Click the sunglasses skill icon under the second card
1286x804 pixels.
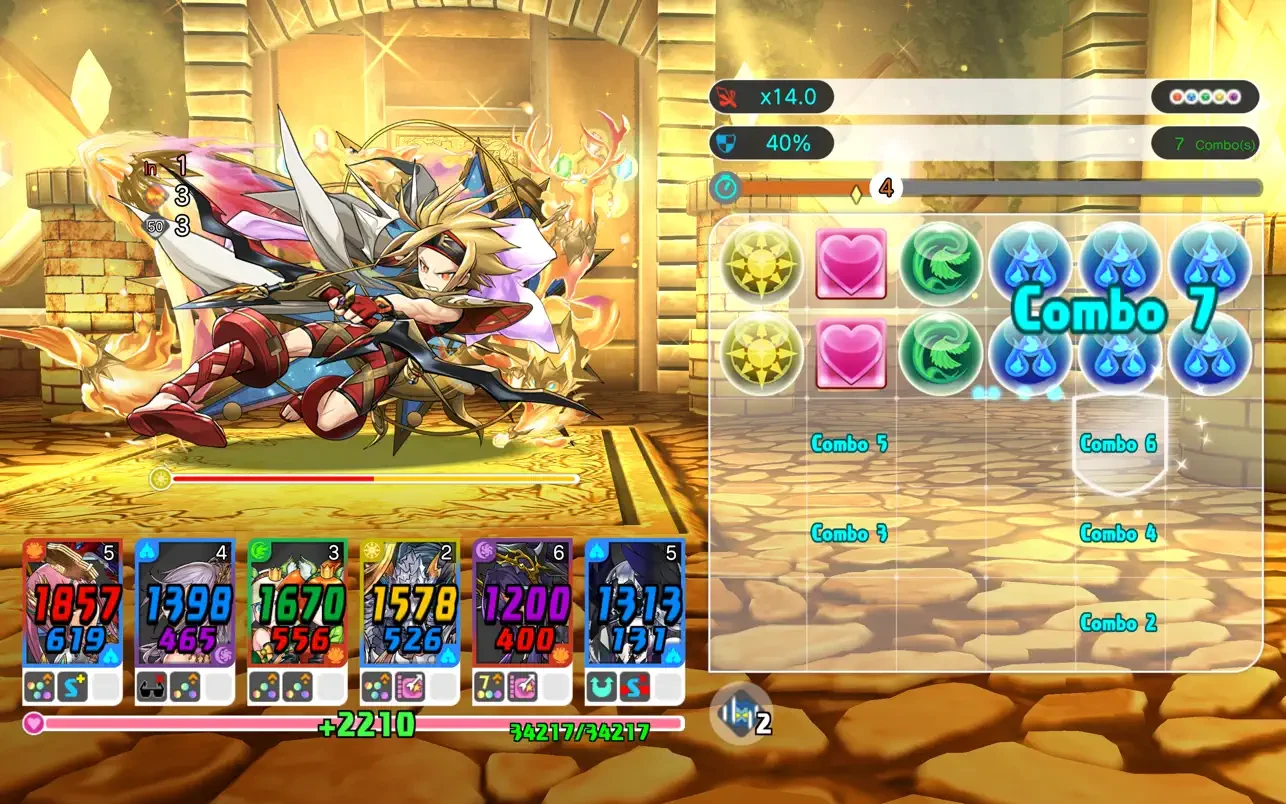pyautogui.click(x=154, y=684)
